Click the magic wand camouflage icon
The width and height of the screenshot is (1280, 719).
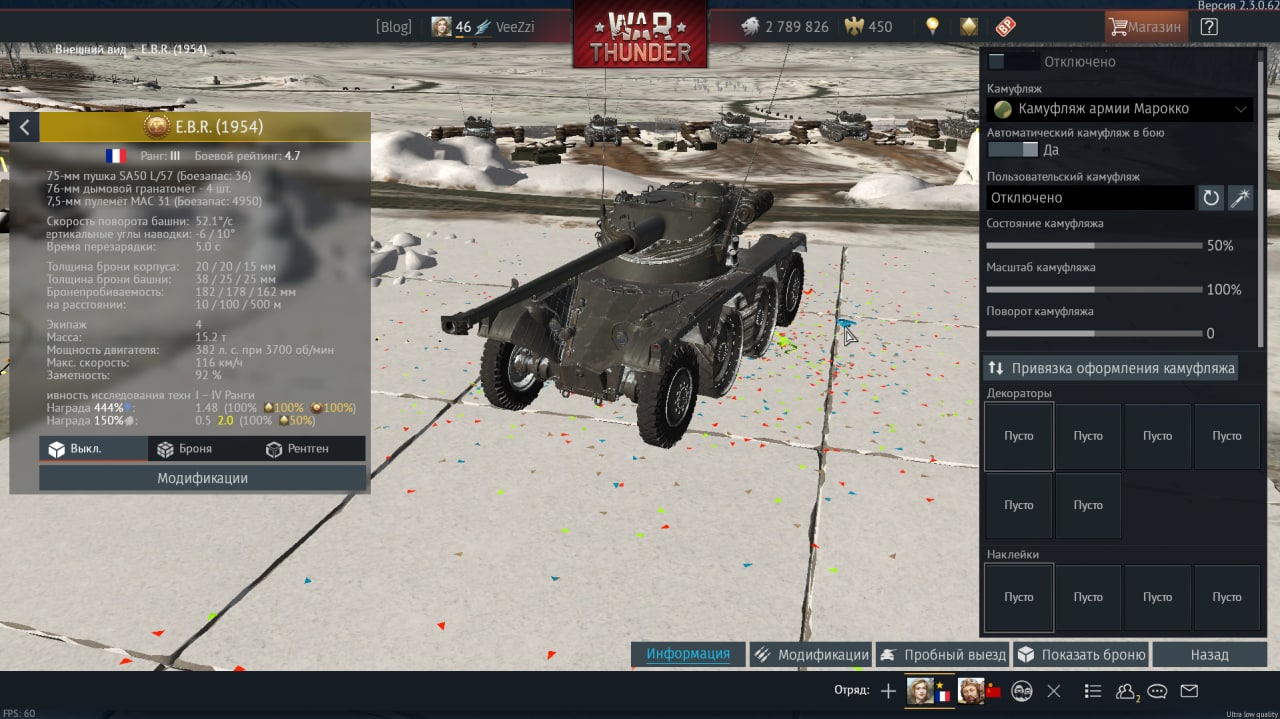[1240, 198]
